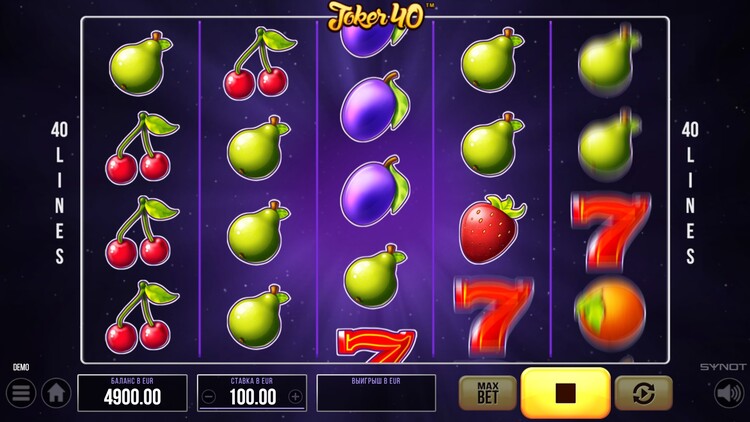Toggle the sound speaker icon
This screenshot has width=750, height=422.
click(728, 393)
